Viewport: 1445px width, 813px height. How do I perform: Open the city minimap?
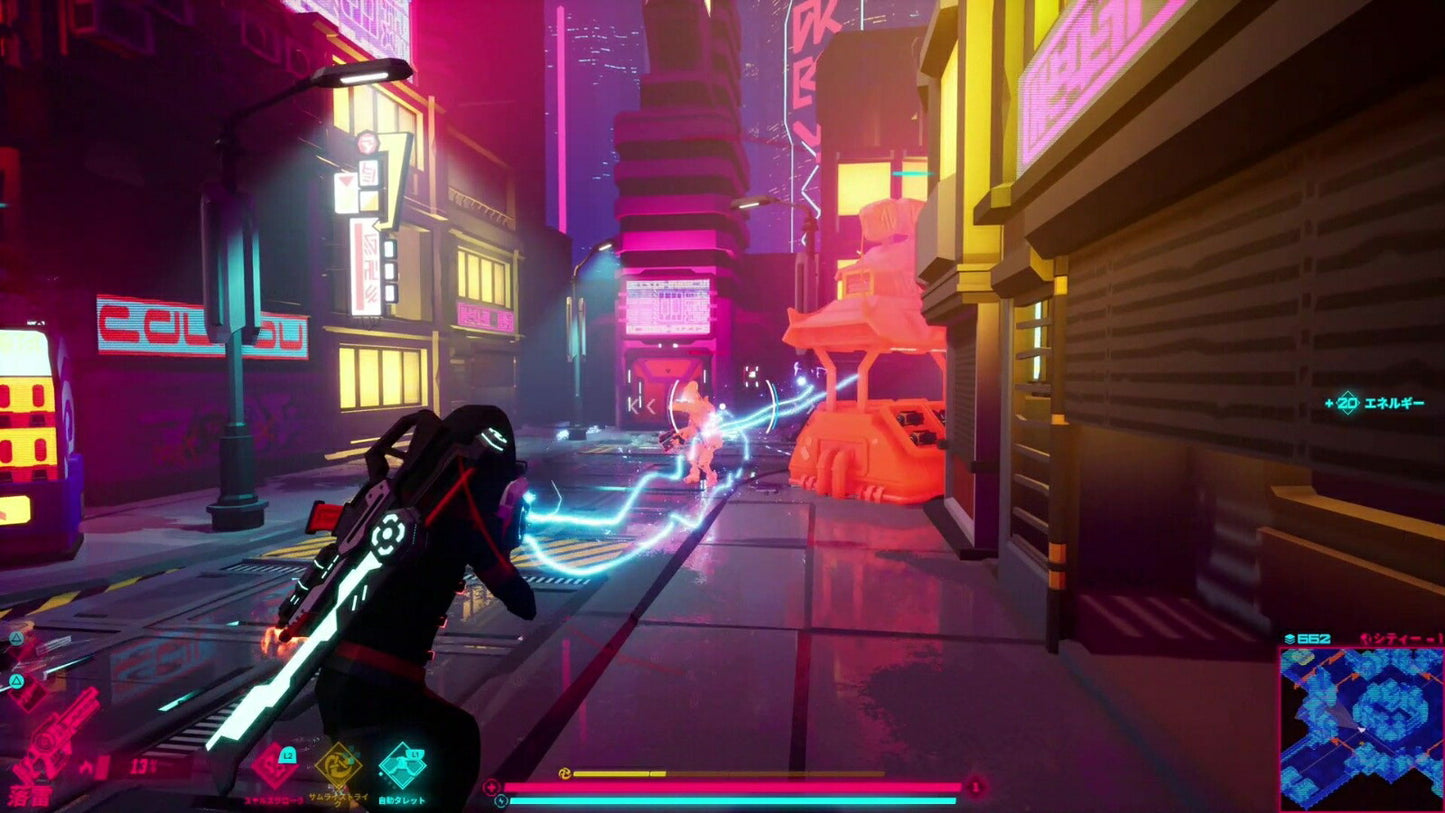click(x=1361, y=729)
